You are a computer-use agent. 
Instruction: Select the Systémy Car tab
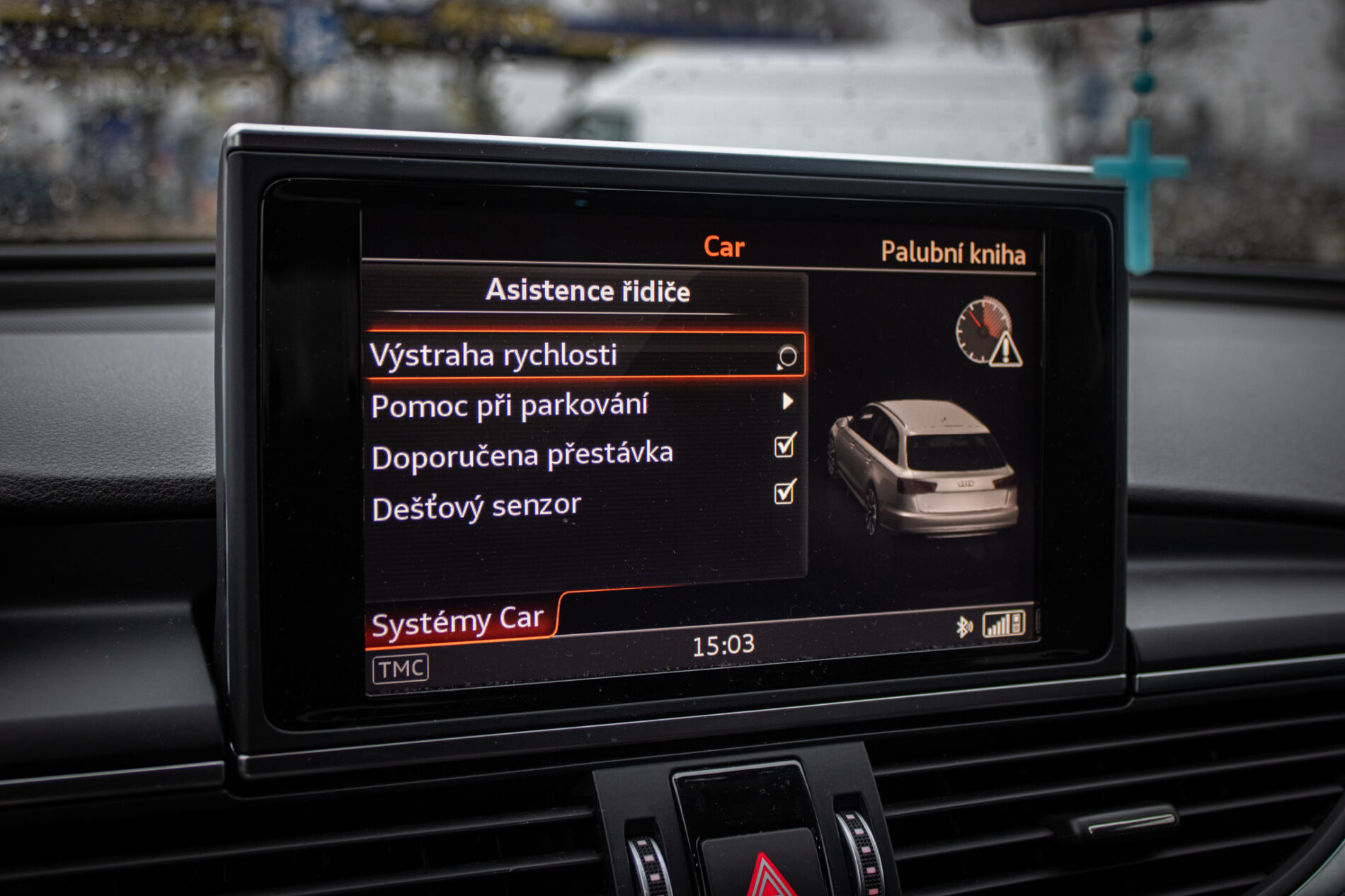coord(459,622)
